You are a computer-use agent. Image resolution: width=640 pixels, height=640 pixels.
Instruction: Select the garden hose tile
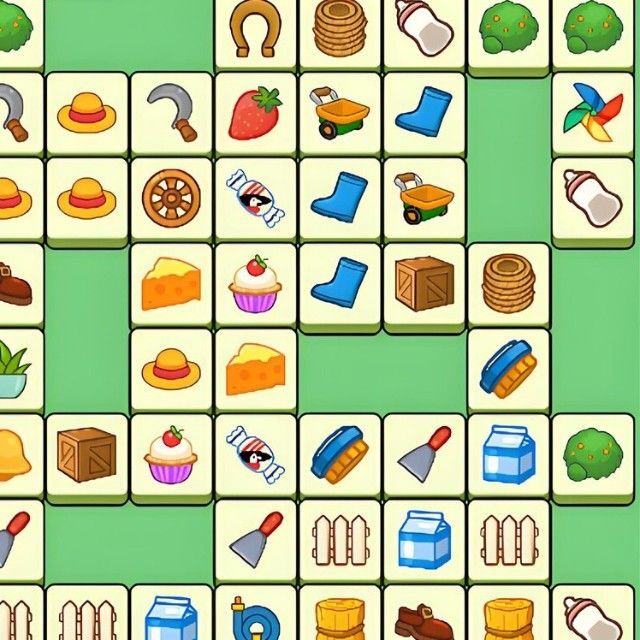(256, 615)
